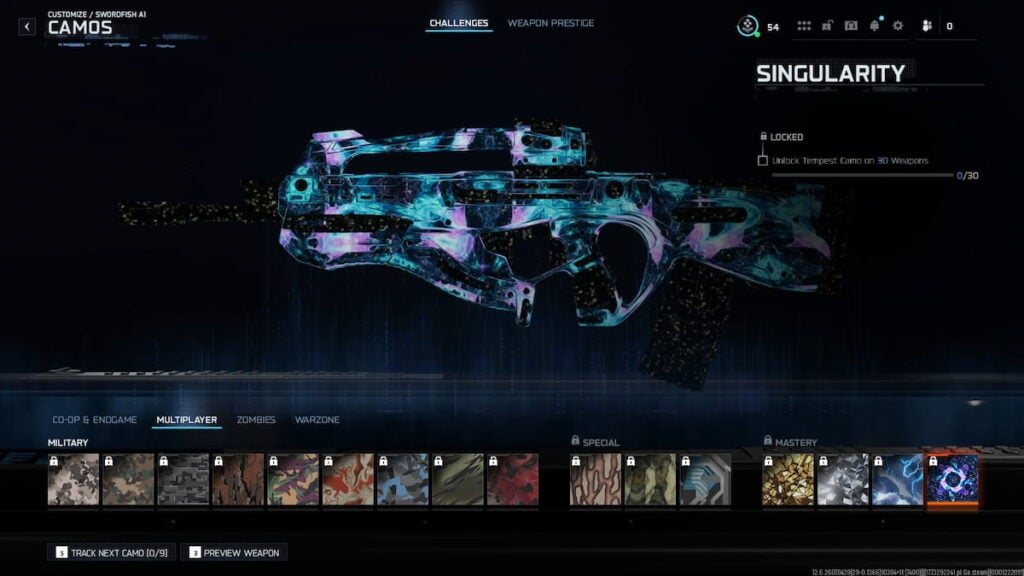1024x576 pixels.
Task: Select the Multiplayer camo category
Action: click(187, 420)
